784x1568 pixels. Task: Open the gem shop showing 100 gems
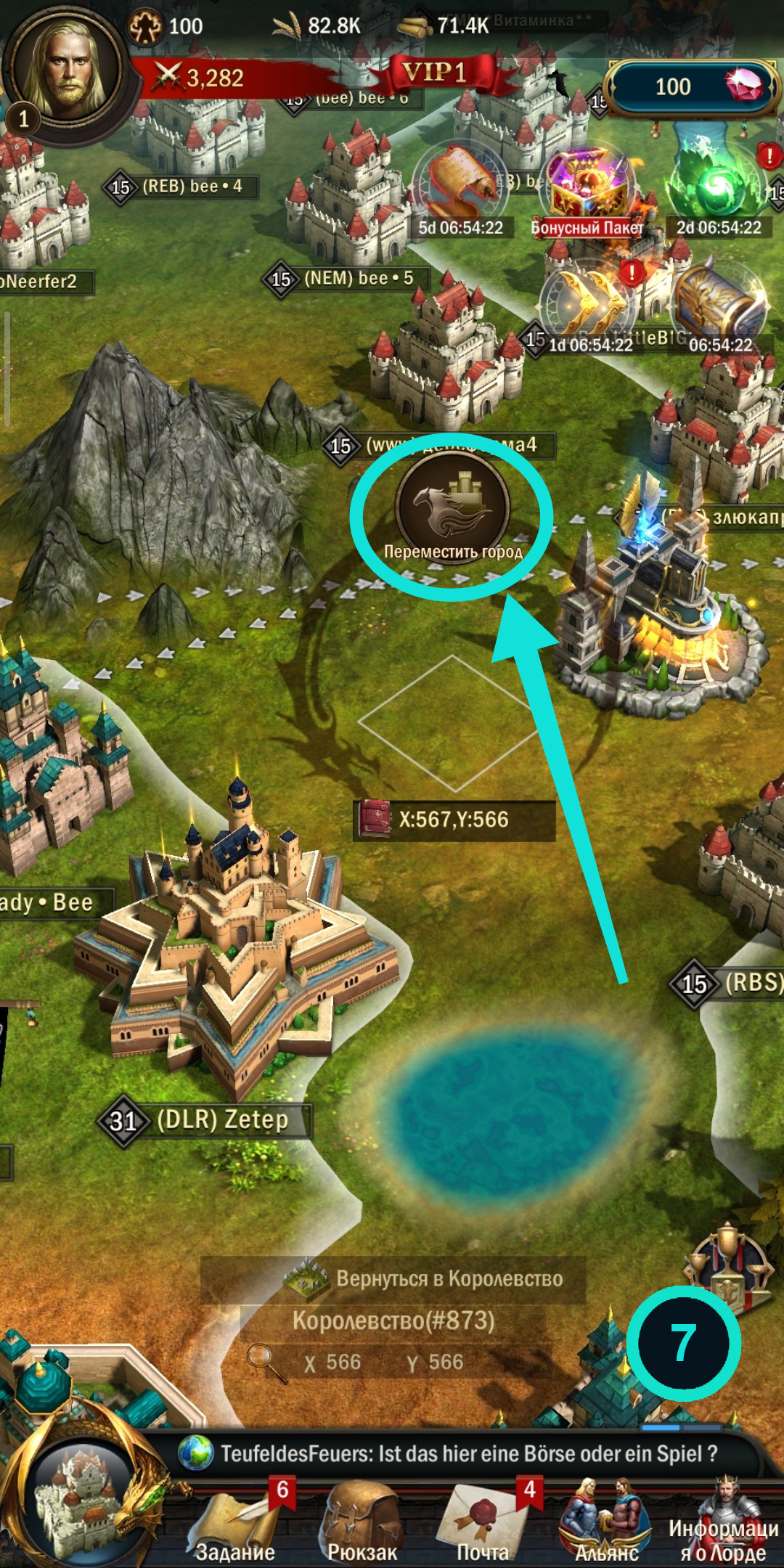click(690, 87)
